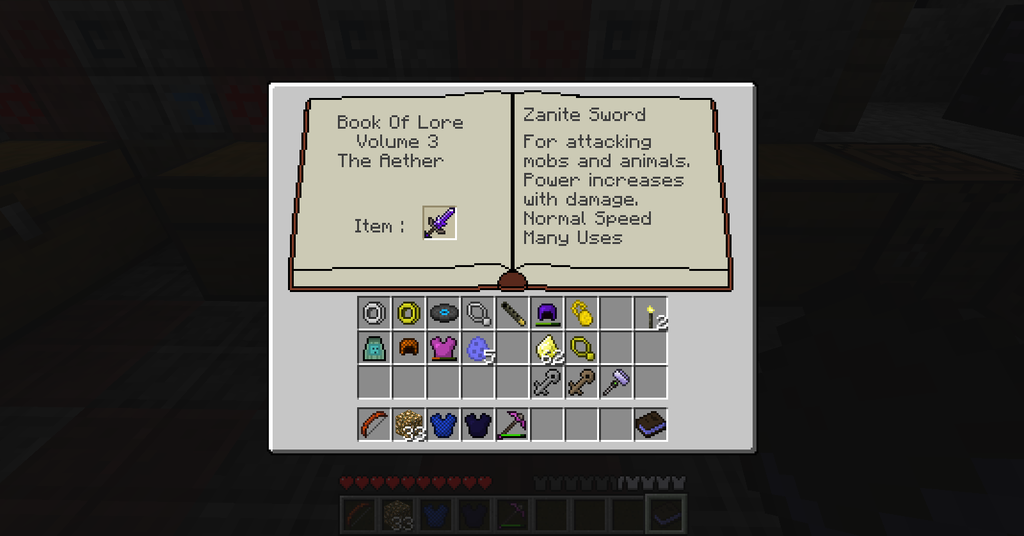Viewport: 1024px width, 536px height.
Task: Select the bow in the inventory window
Action: click(x=374, y=424)
